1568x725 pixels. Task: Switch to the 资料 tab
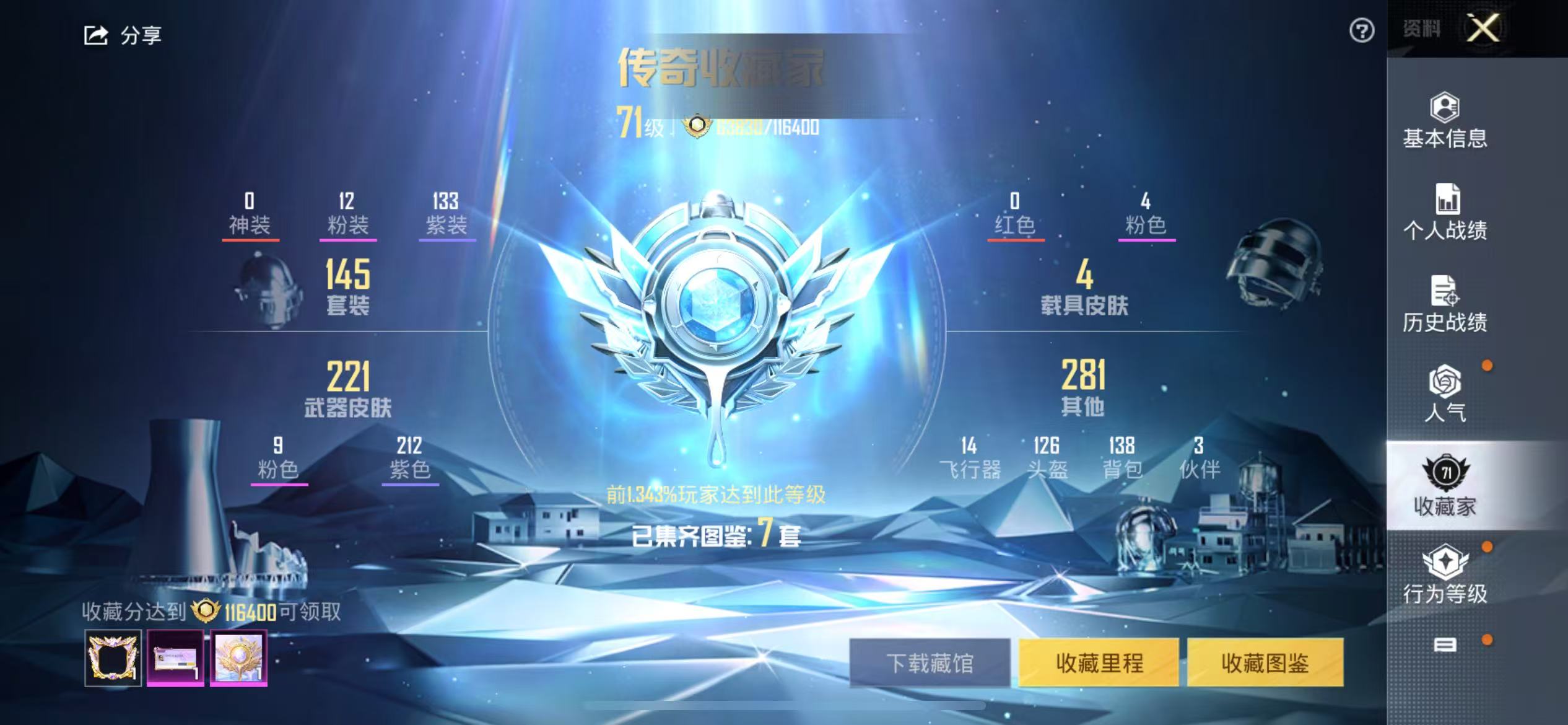coord(1420,27)
